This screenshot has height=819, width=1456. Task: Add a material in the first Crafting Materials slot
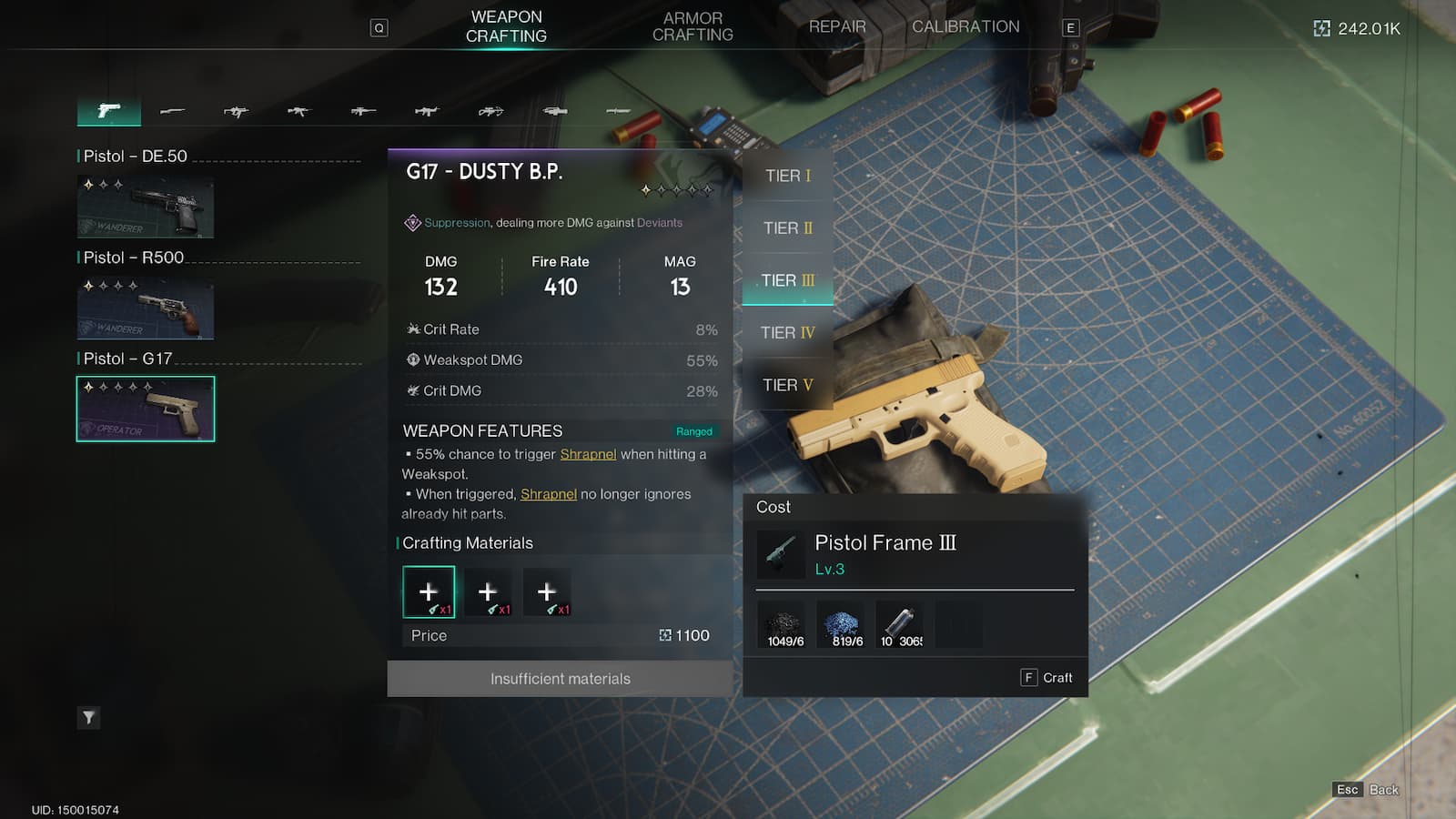428,591
